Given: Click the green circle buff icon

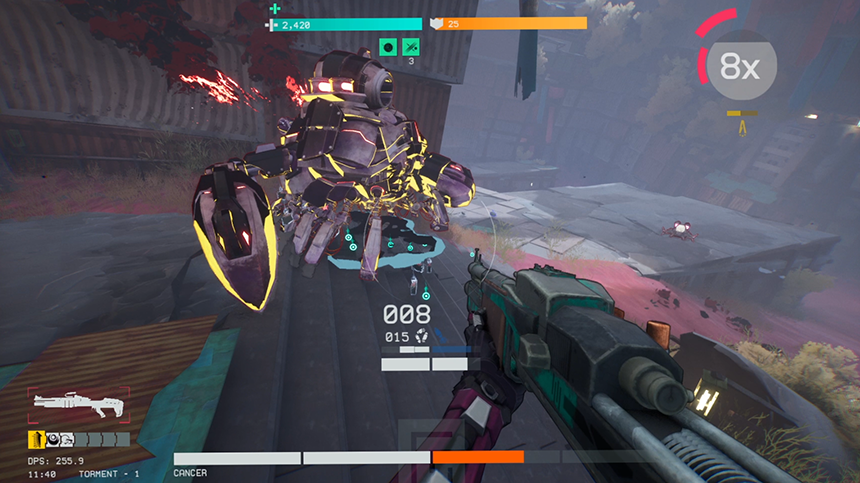Looking at the screenshot, I should pos(389,47).
